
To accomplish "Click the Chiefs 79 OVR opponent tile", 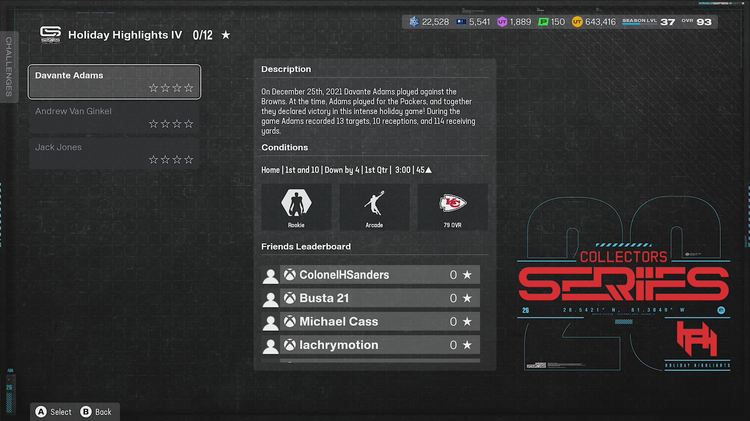I will [x=452, y=207].
